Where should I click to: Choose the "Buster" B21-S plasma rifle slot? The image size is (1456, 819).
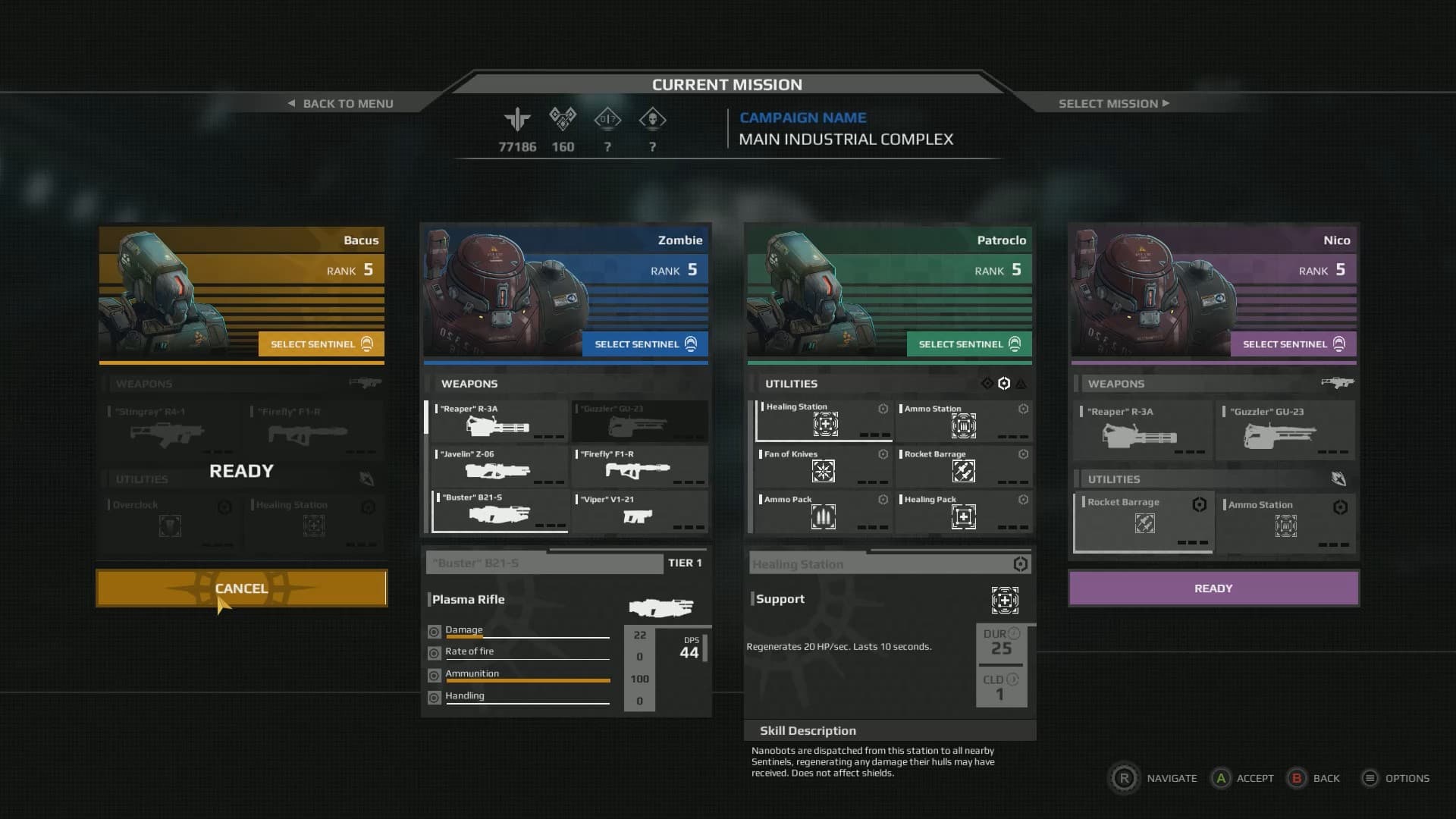[x=499, y=511]
